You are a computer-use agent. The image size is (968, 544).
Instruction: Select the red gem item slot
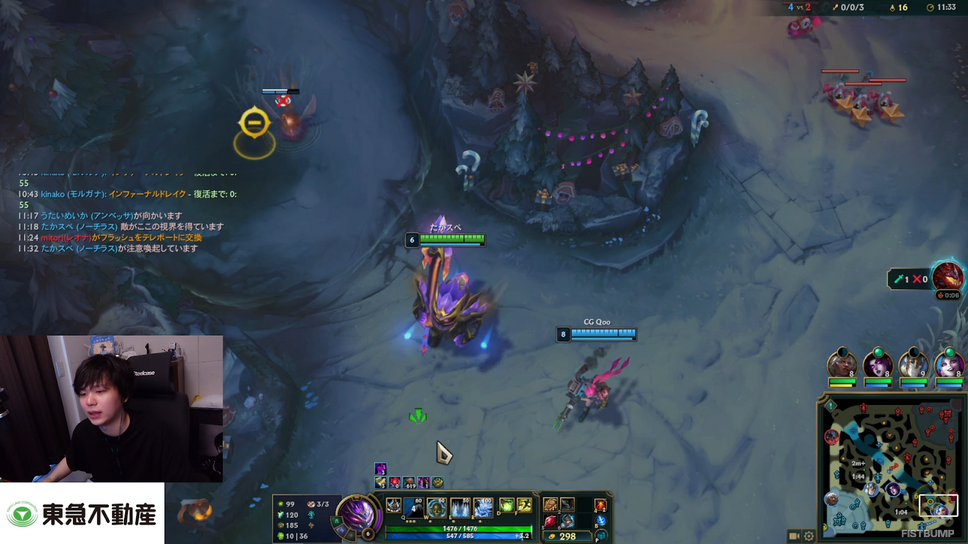(x=550, y=520)
